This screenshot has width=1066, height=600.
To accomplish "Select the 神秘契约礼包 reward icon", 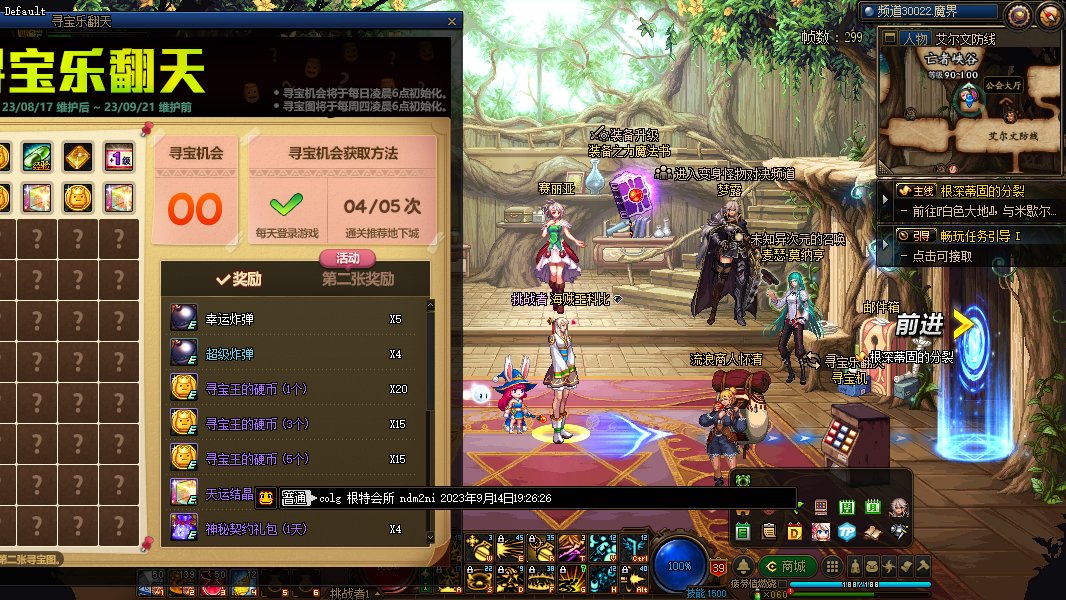I will (184, 528).
